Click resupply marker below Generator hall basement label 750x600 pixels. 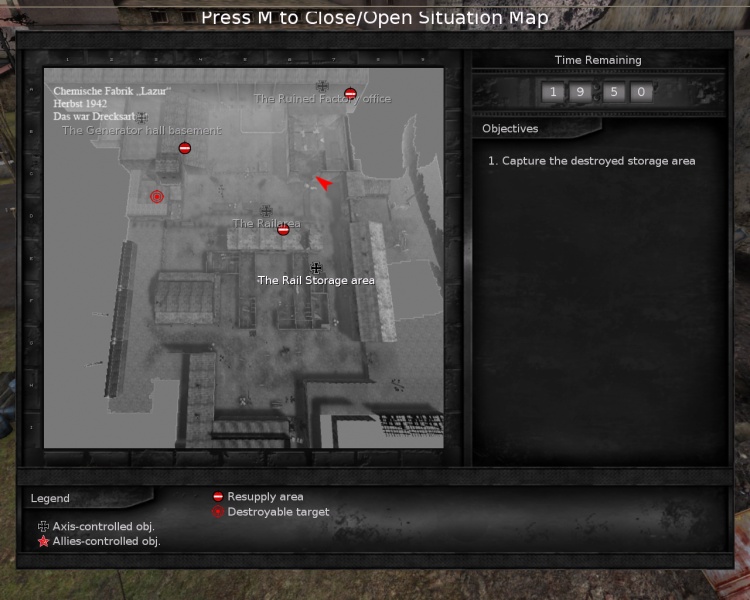pyautogui.click(x=184, y=148)
